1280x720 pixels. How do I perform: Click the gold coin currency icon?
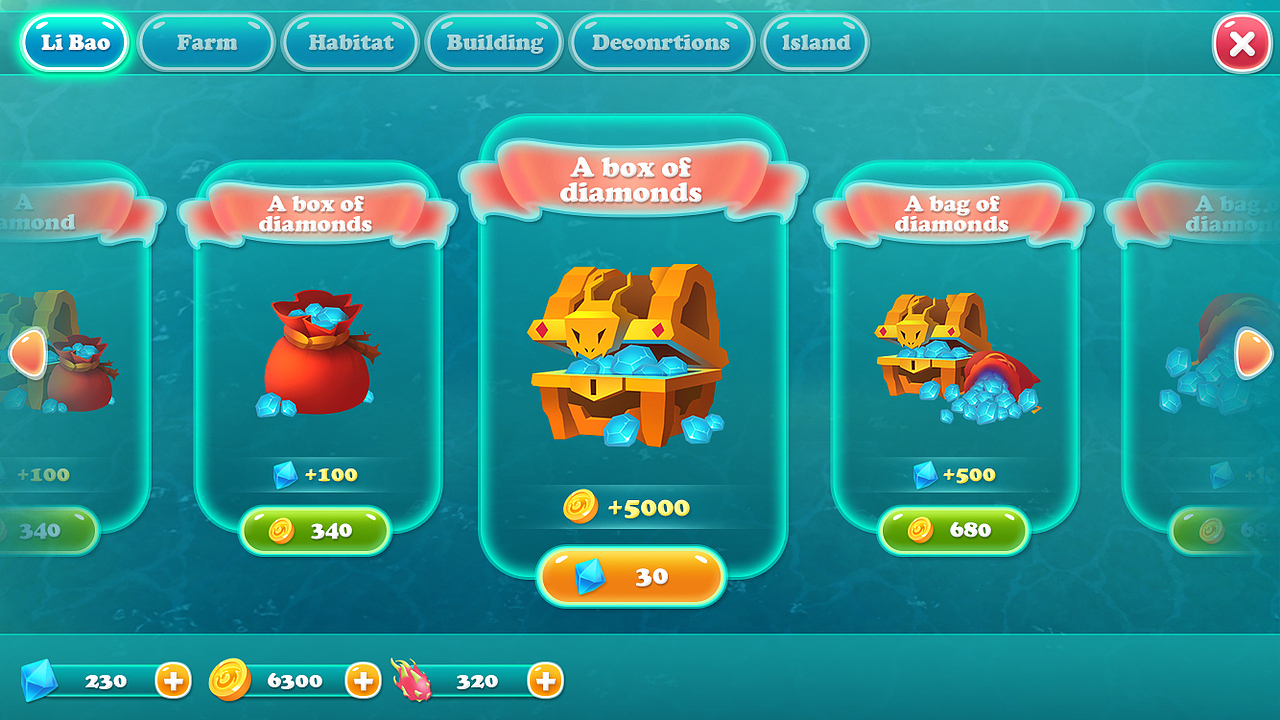tap(231, 679)
